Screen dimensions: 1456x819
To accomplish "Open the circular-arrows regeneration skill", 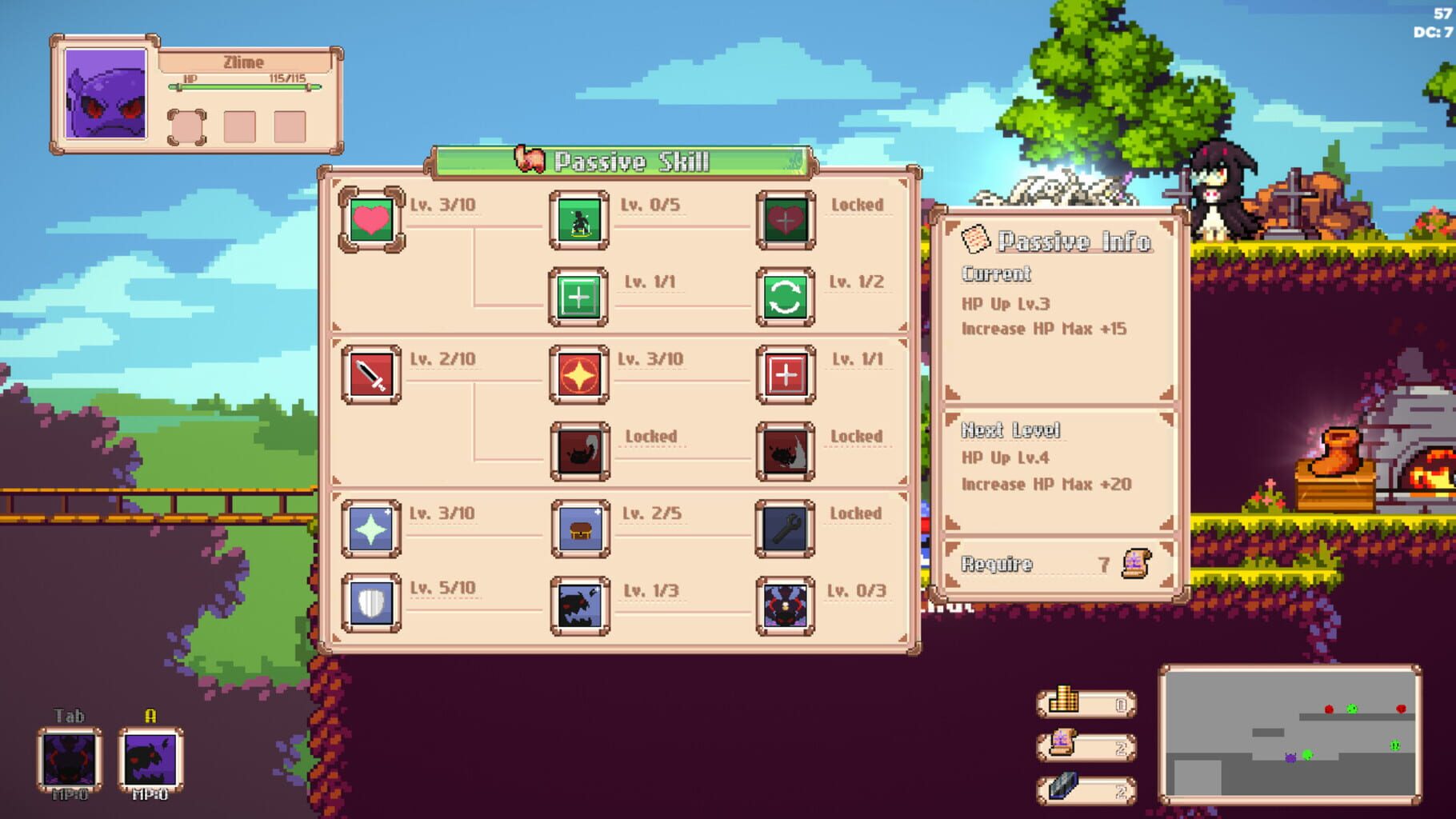I will (x=784, y=298).
